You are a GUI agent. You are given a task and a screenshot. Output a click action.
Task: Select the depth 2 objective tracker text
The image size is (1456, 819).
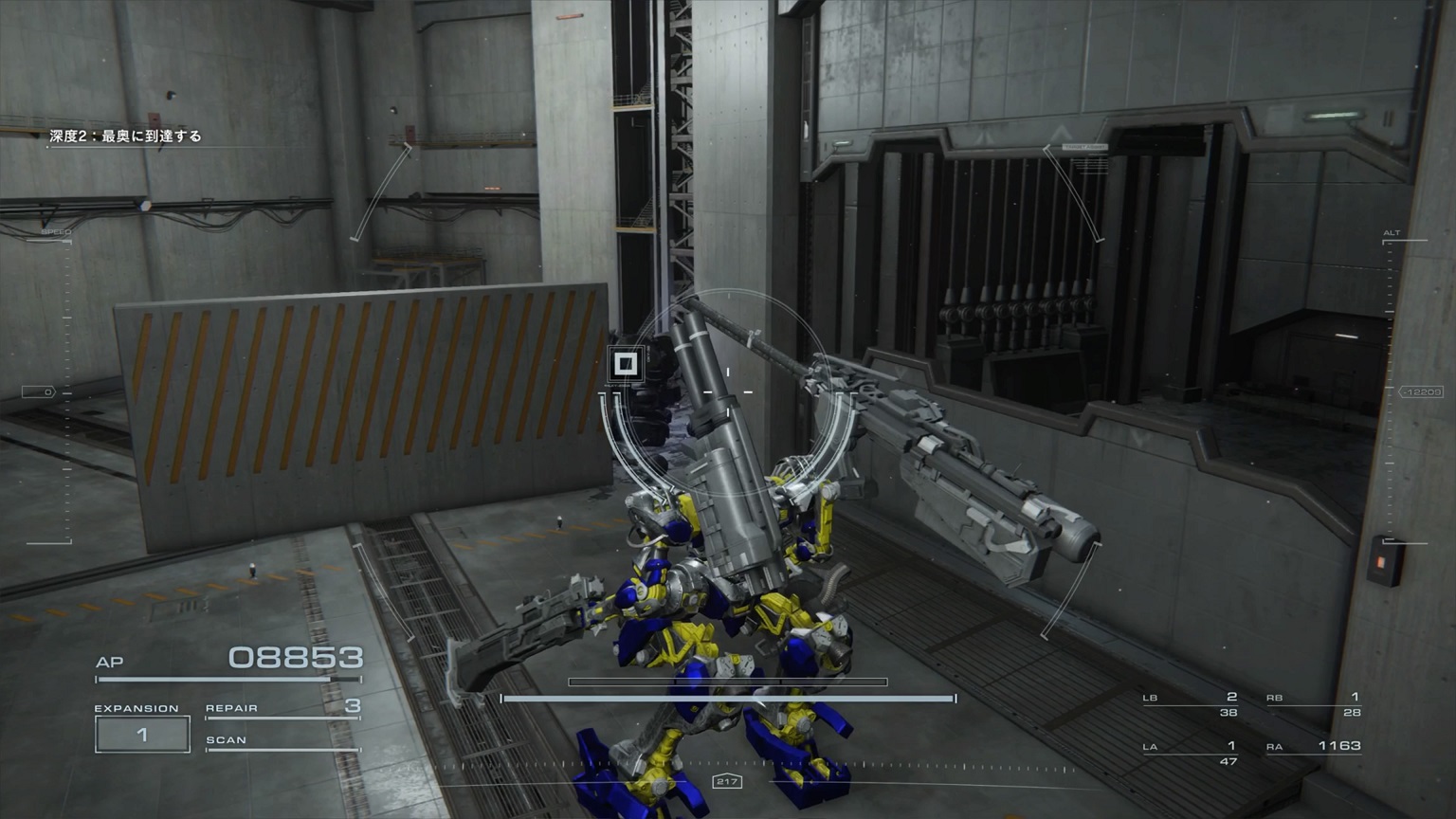click(x=126, y=136)
